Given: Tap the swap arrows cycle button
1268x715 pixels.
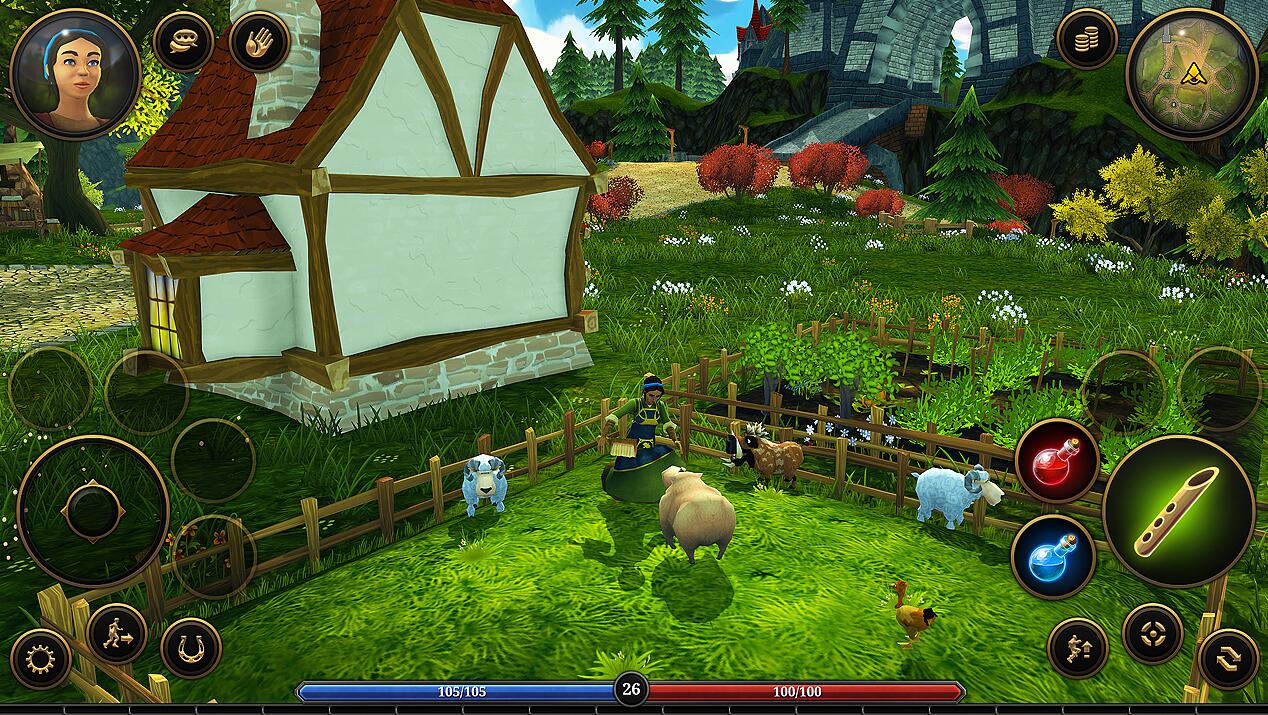Looking at the screenshot, I should tap(1228, 660).
